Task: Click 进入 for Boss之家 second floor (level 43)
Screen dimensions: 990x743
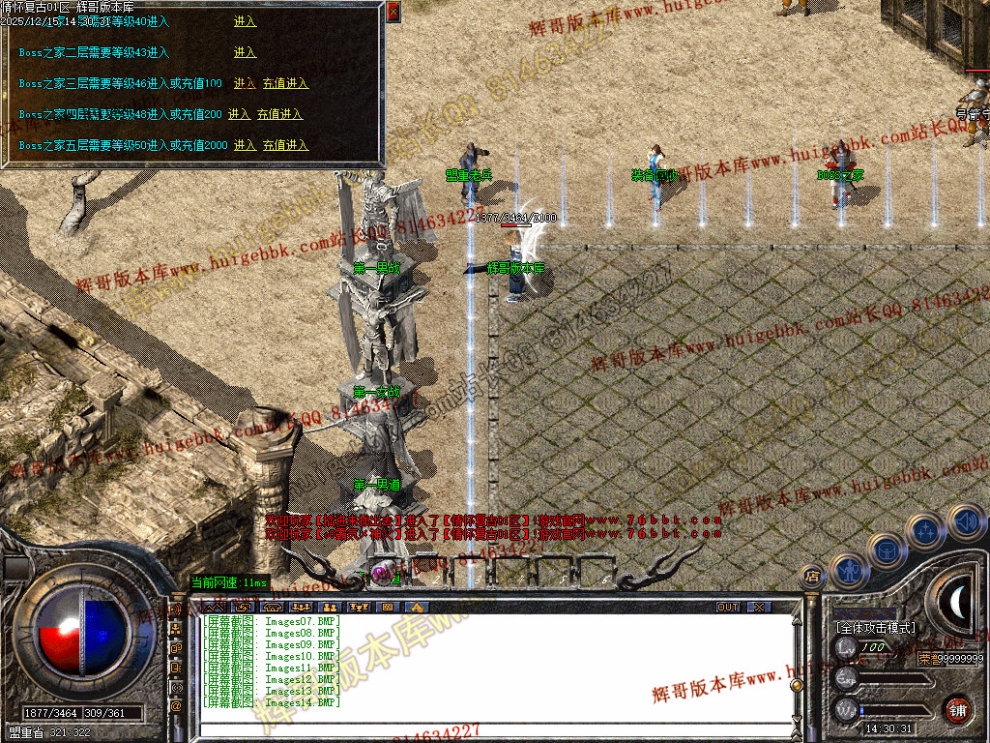Action: point(245,52)
